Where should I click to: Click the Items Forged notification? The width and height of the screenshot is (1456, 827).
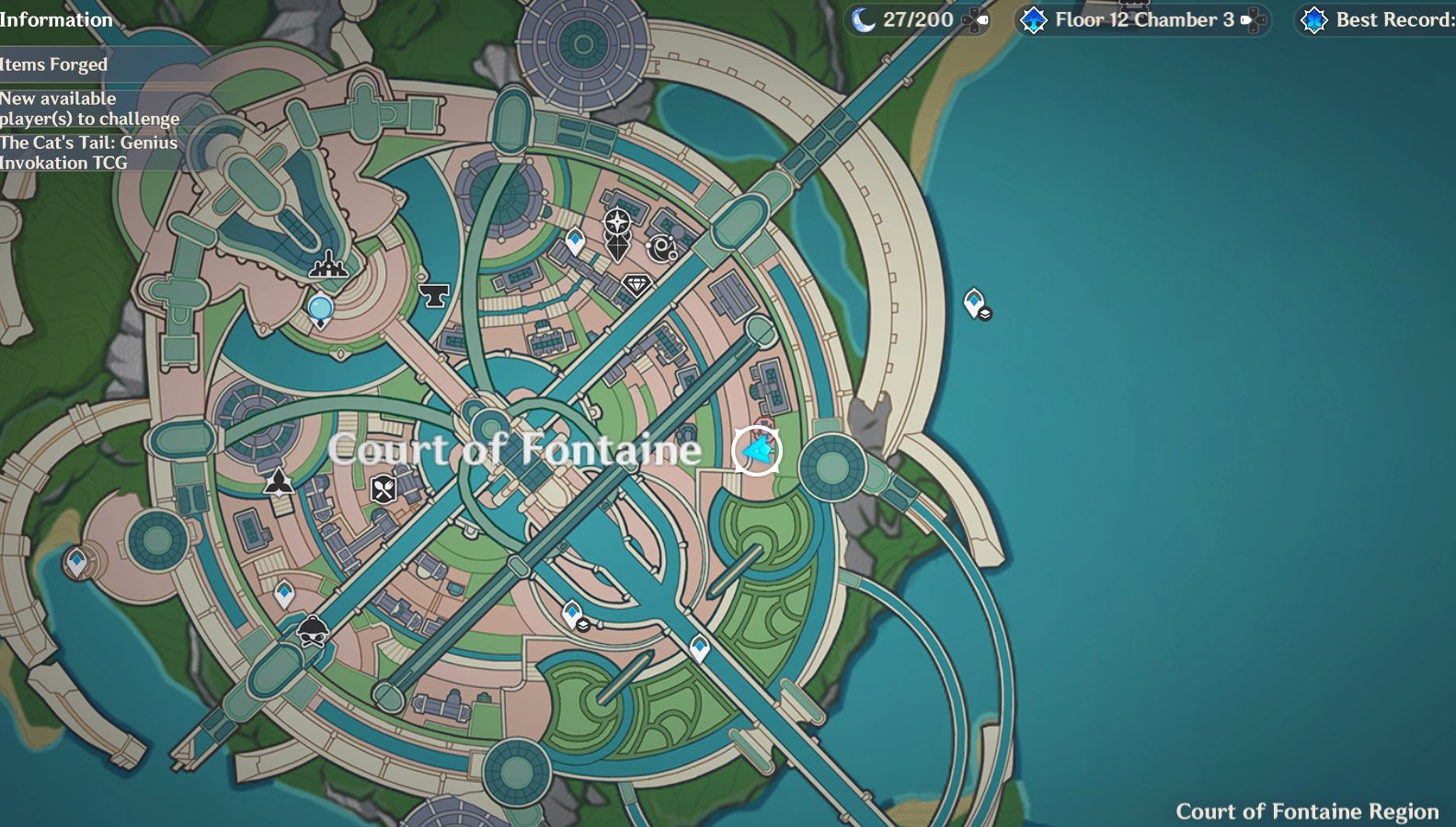tap(52, 64)
